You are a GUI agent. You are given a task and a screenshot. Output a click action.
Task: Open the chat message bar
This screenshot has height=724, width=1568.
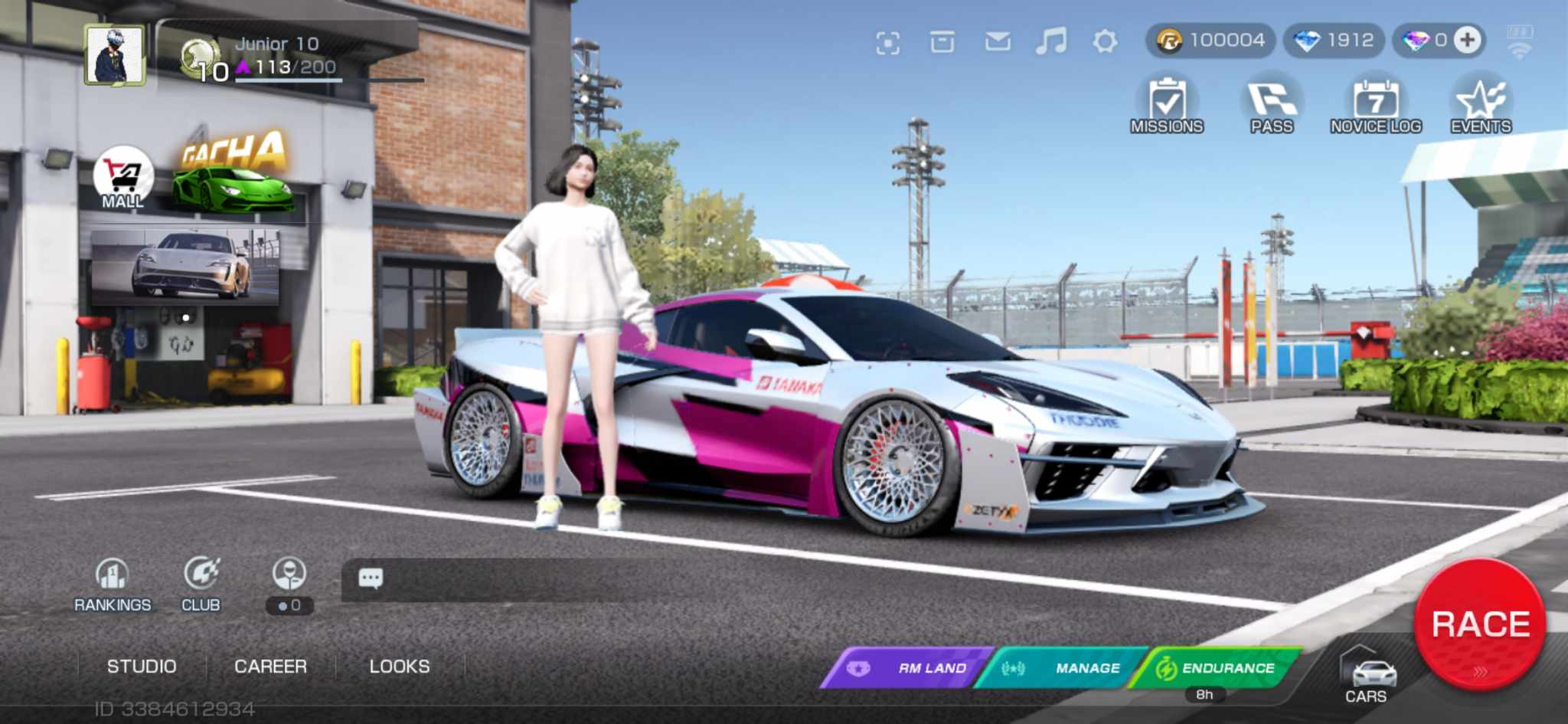(x=536, y=579)
